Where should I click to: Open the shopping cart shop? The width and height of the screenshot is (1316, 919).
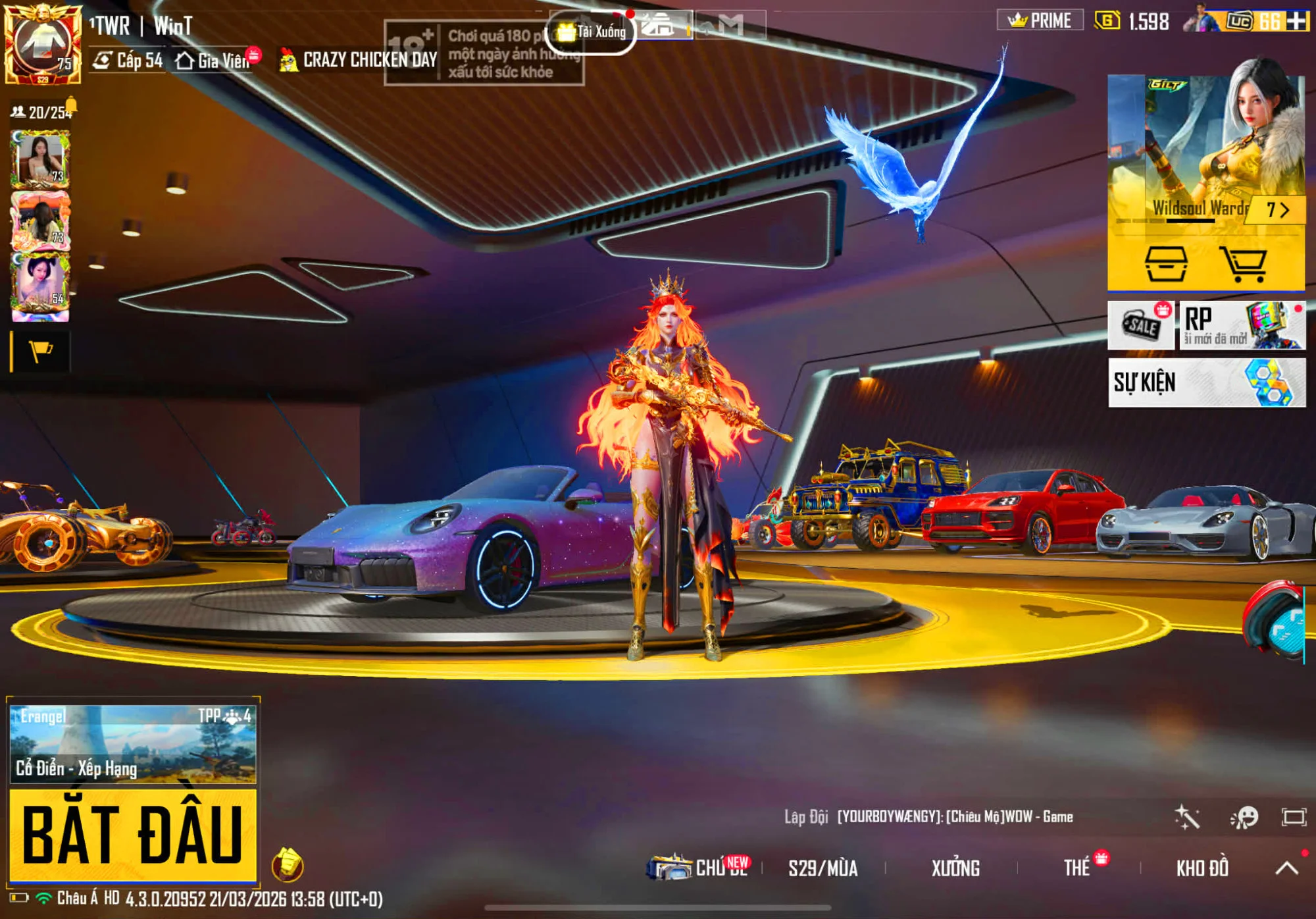(1242, 263)
